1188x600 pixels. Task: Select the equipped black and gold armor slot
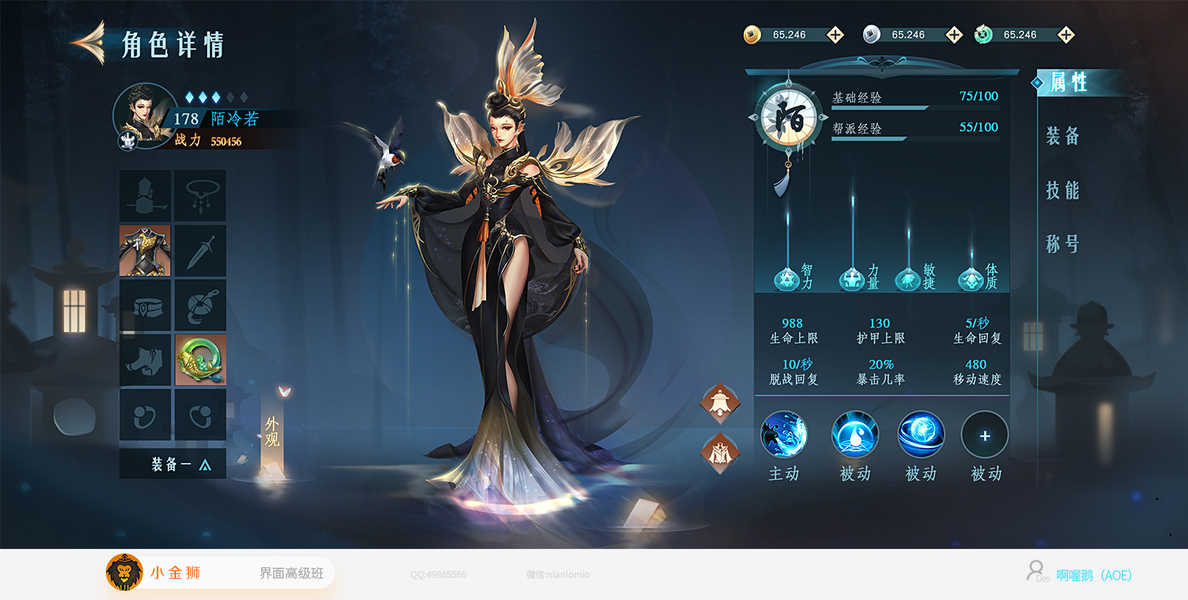coord(145,250)
